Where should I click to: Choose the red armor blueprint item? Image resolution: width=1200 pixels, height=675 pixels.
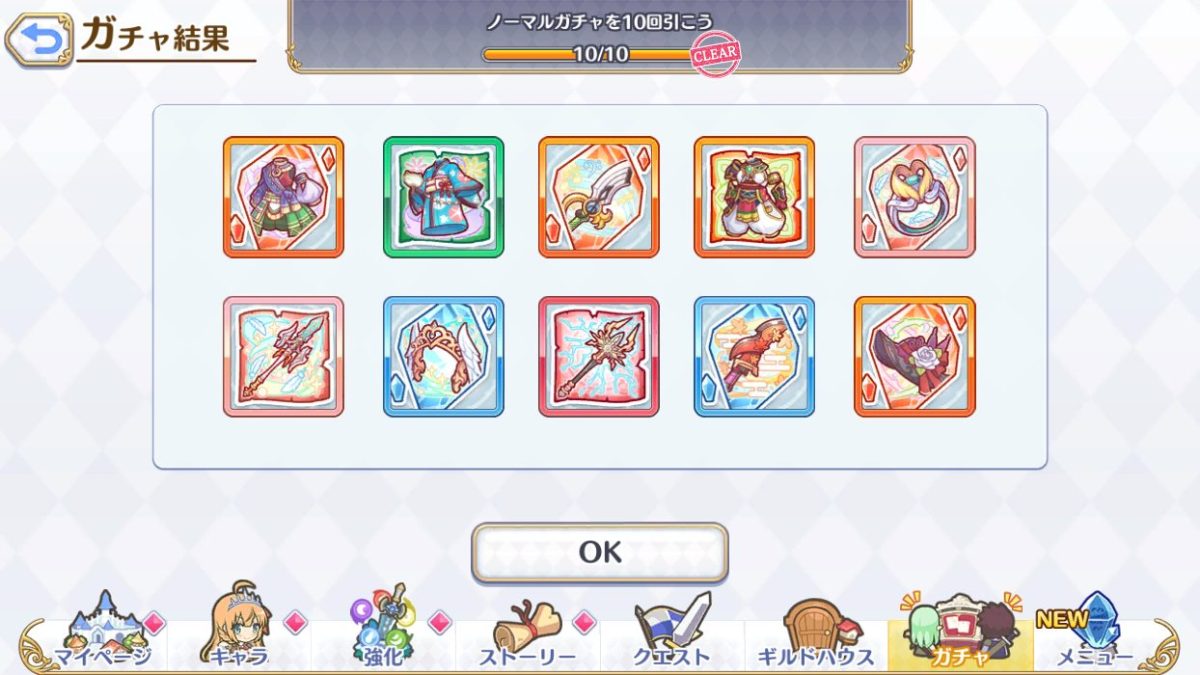(x=754, y=197)
